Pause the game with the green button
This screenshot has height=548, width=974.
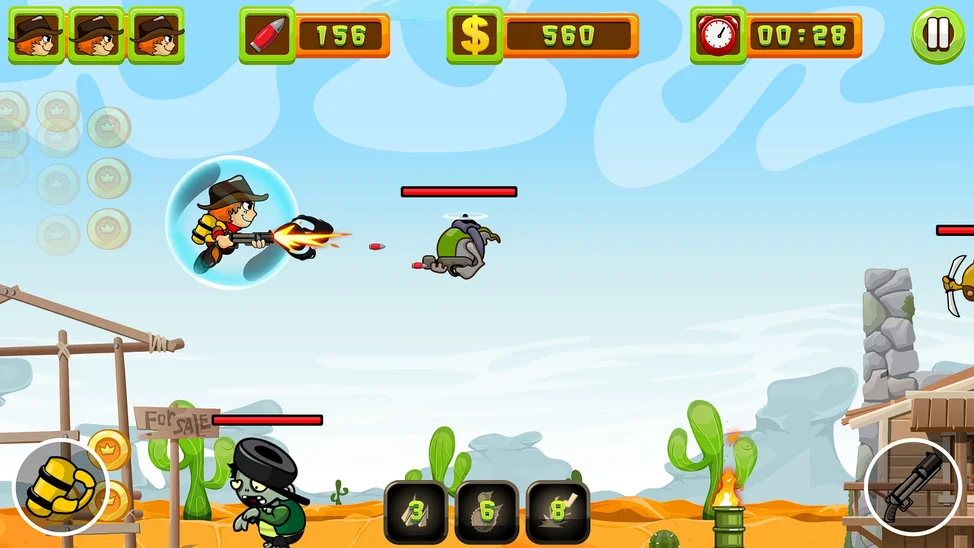pos(937,35)
